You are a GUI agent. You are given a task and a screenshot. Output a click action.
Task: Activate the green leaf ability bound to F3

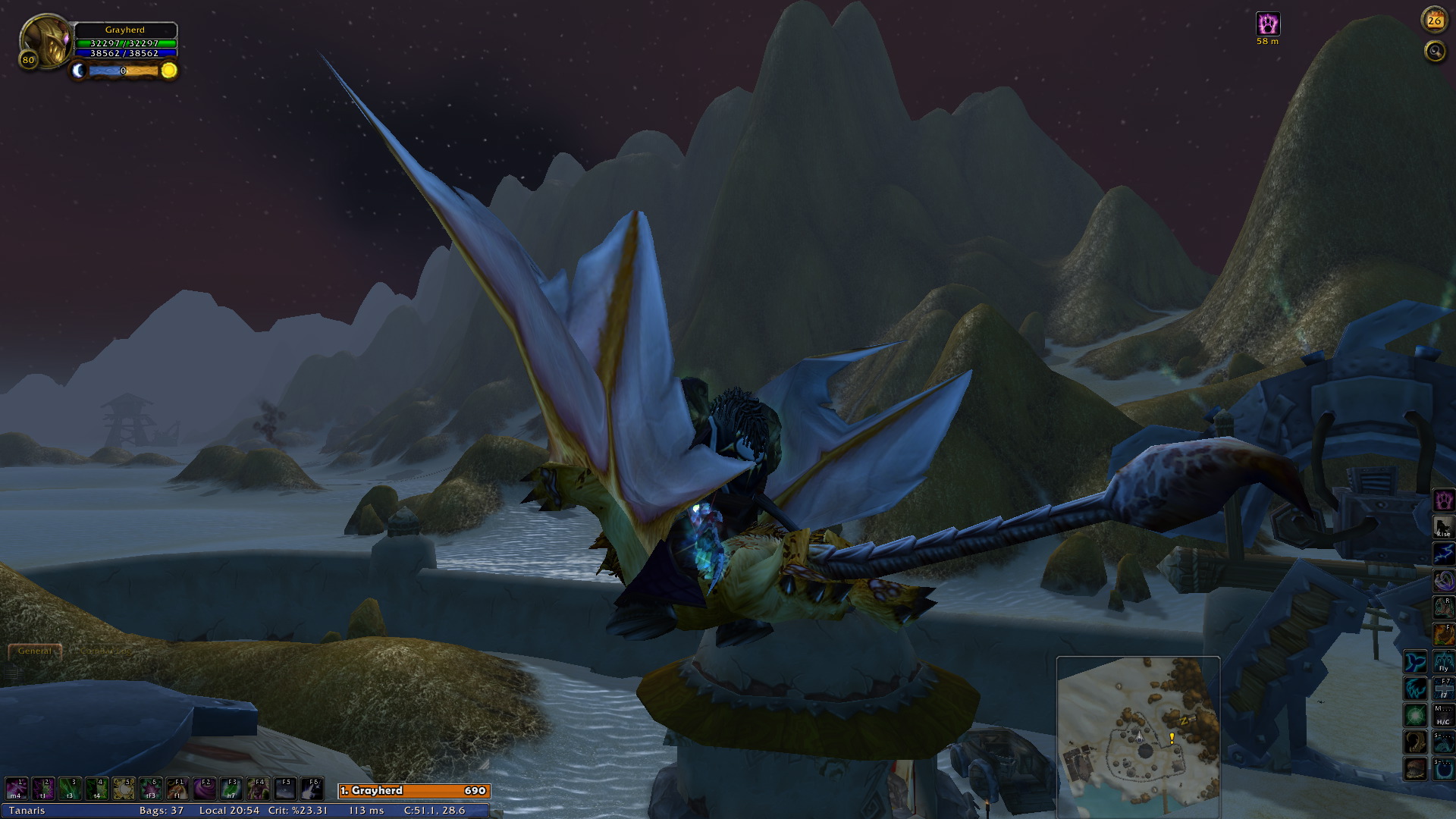(x=231, y=789)
